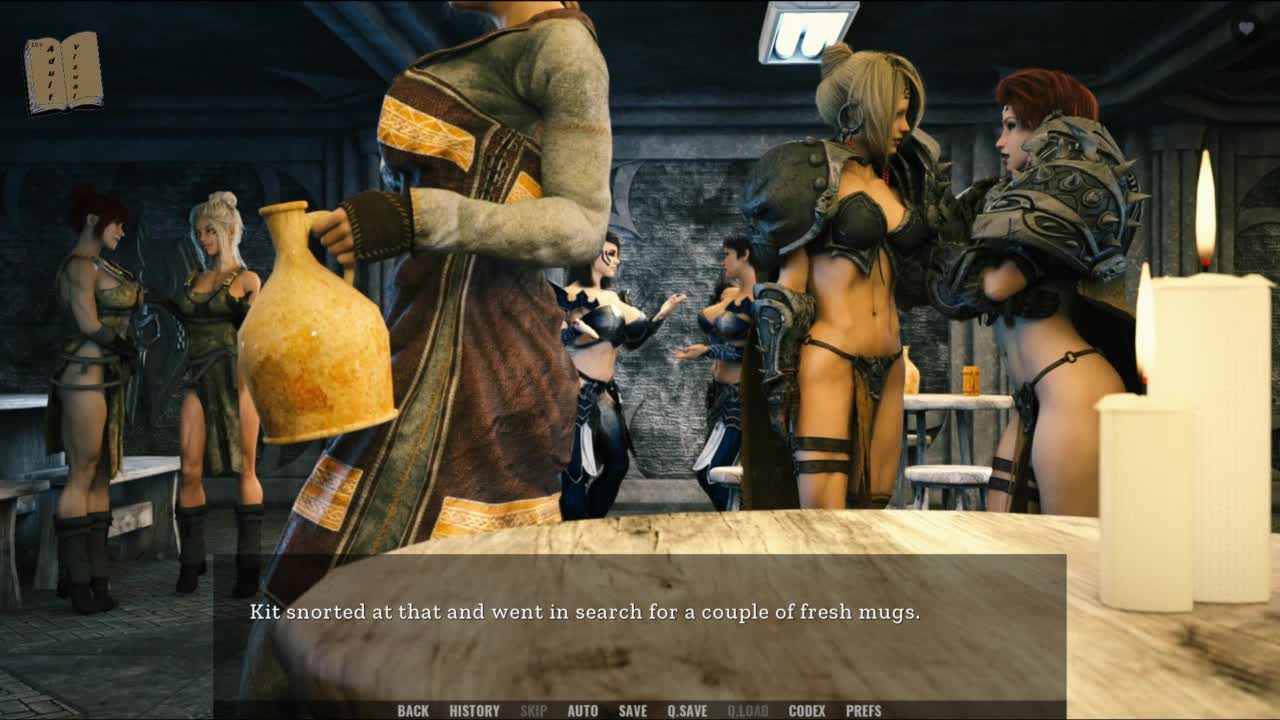This screenshot has height=720, width=1280.
Task: Open PREFS settings
Action: pos(864,711)
